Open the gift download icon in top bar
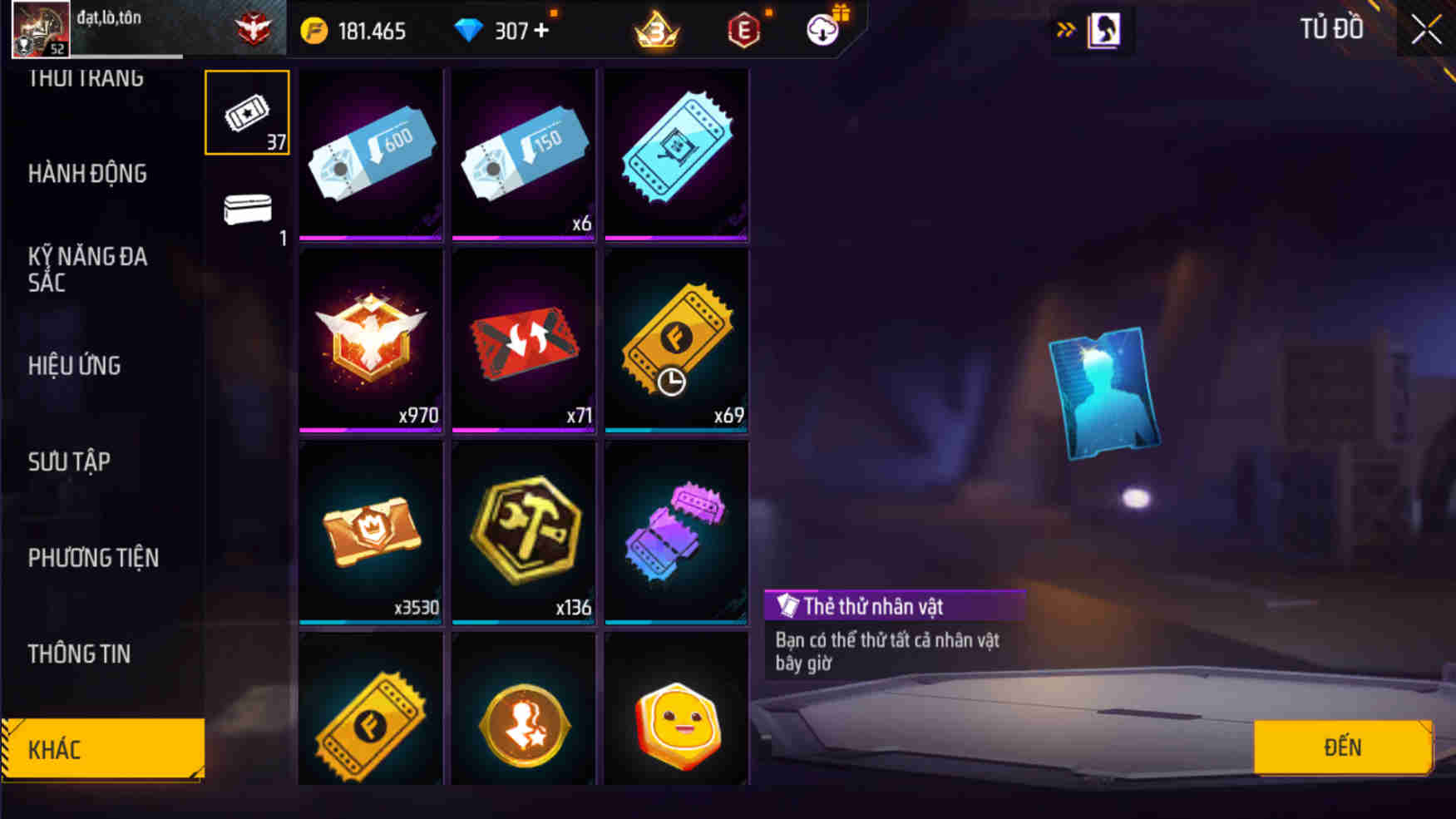Viewport: 1456px width, 819px height. [822, 30]
